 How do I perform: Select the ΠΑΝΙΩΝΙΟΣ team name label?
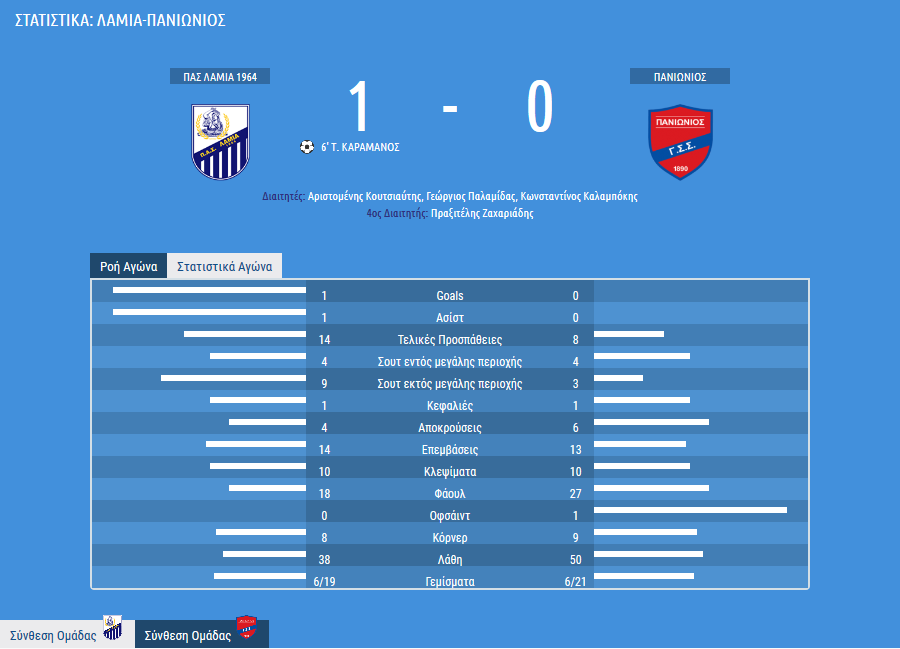(680, 77)
